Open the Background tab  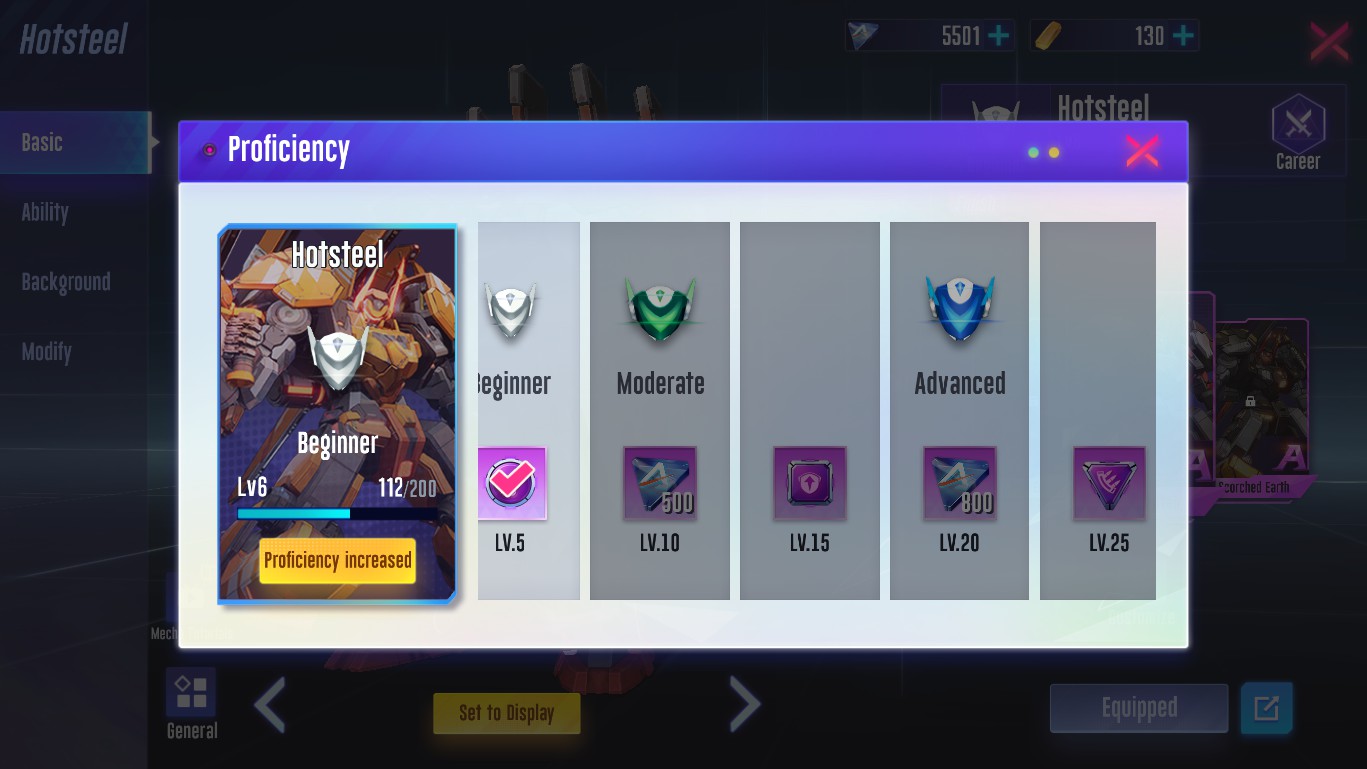point(66,282)
